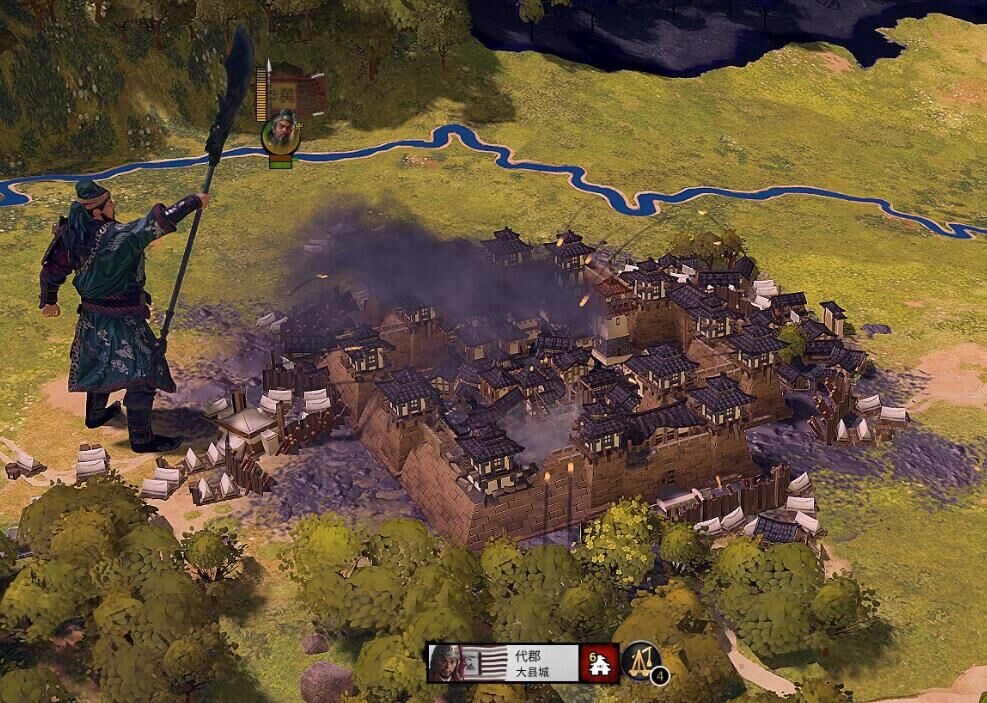Open the red garrison building icon
The height and width of the screenshot is (703, 987).
tap(600, 662)
